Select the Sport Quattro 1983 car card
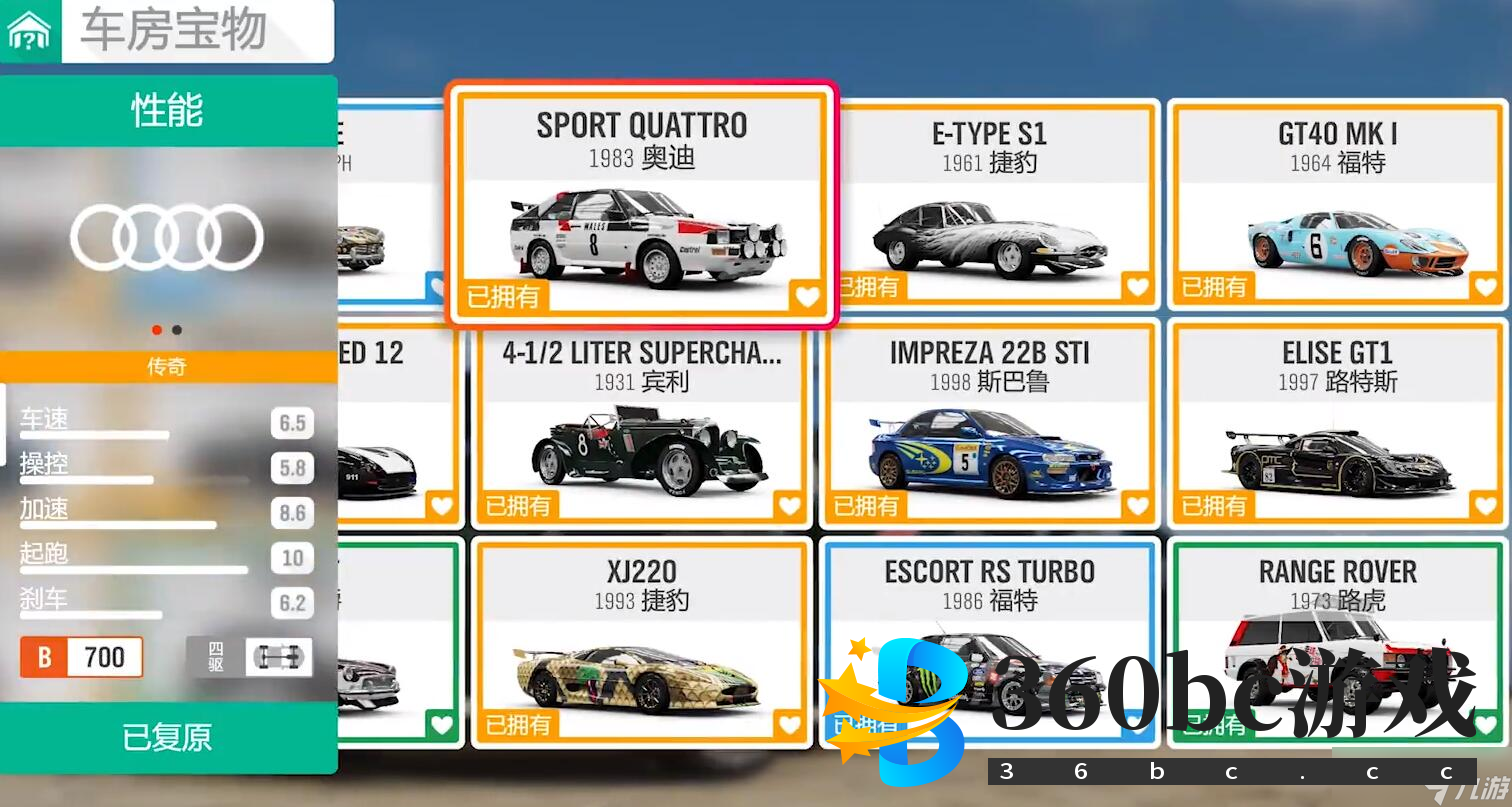Viewport: 1512px width, 807px height. 640,203
